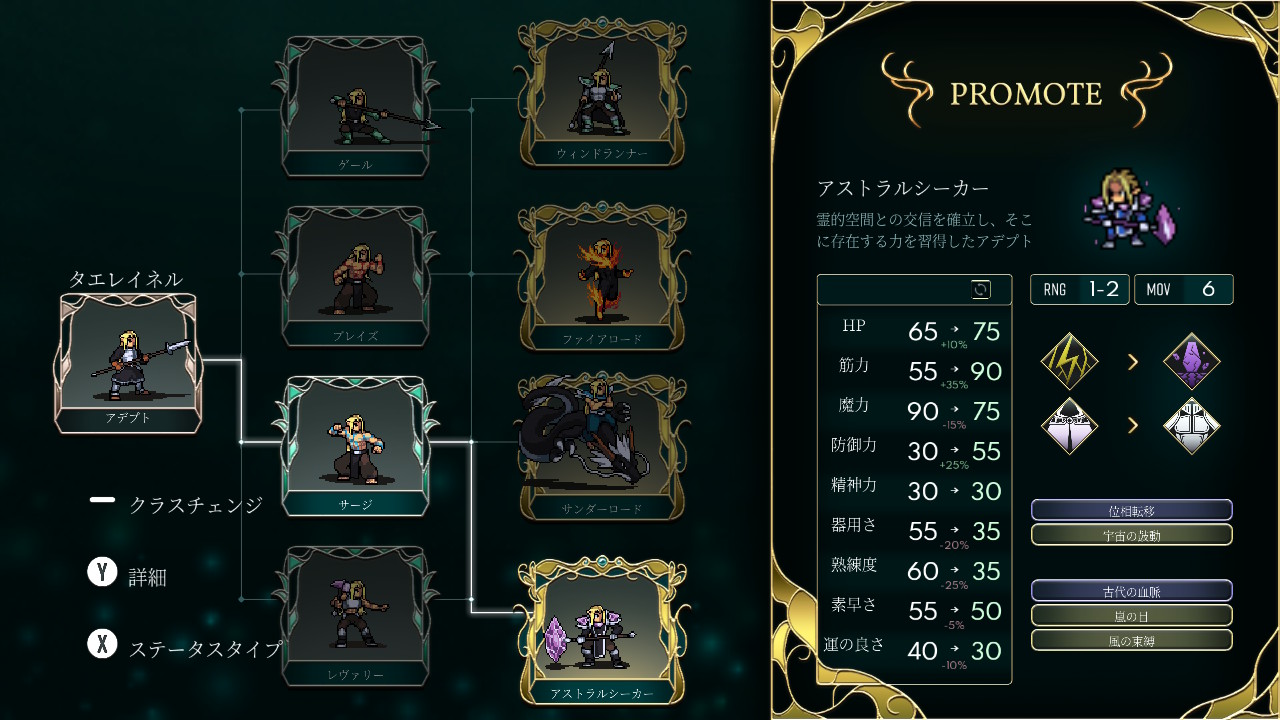This screenshot has width=1280, height=720.
Task: Promote to the アストラルシーカー class tile
Action: click(601, 632)
